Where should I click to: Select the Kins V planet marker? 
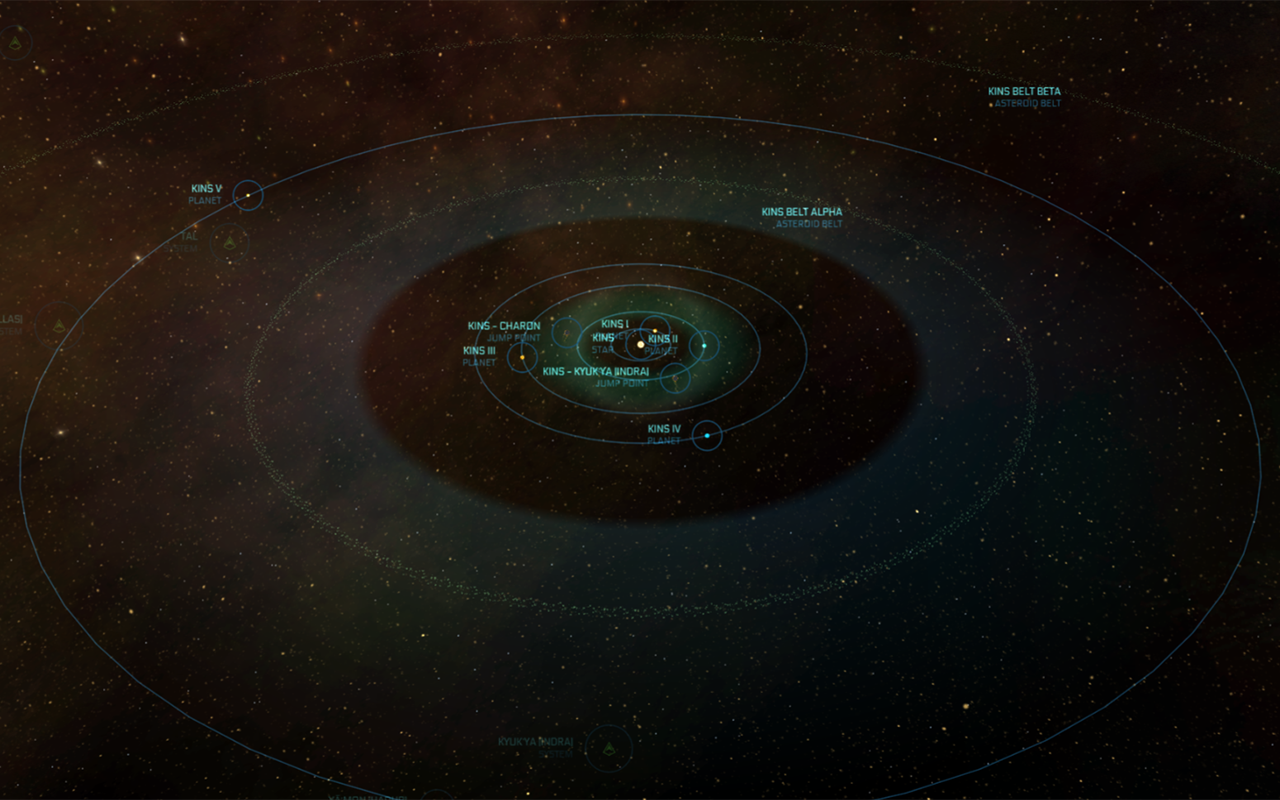point(248,195)
